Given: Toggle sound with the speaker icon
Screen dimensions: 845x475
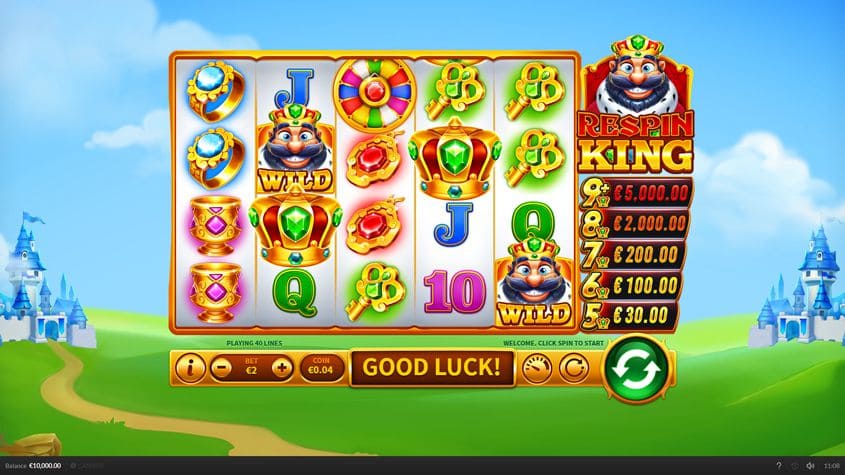Looking at the screenshot, I should coord(810,465).
